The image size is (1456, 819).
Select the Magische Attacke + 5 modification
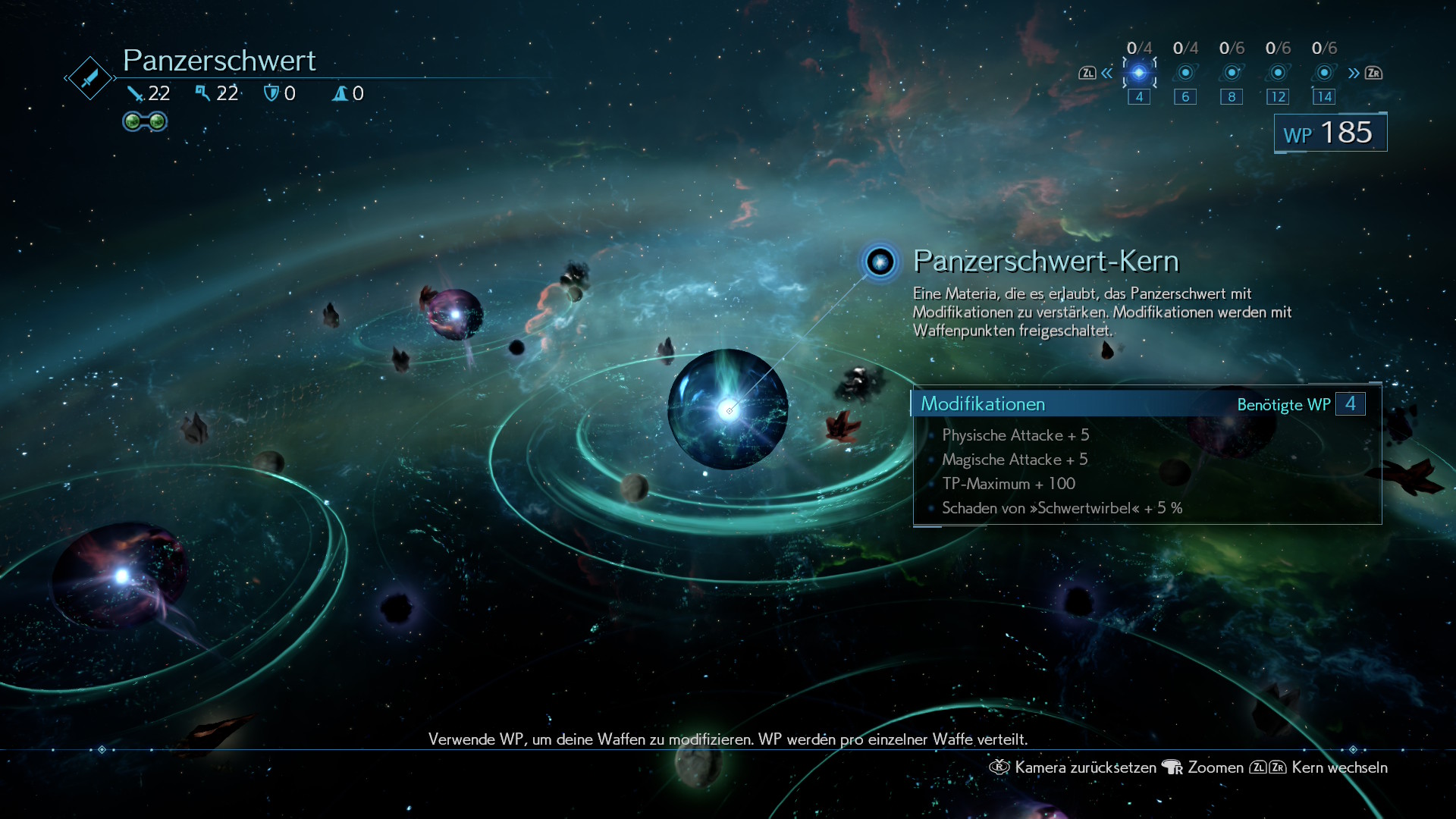pos(1015,460)
